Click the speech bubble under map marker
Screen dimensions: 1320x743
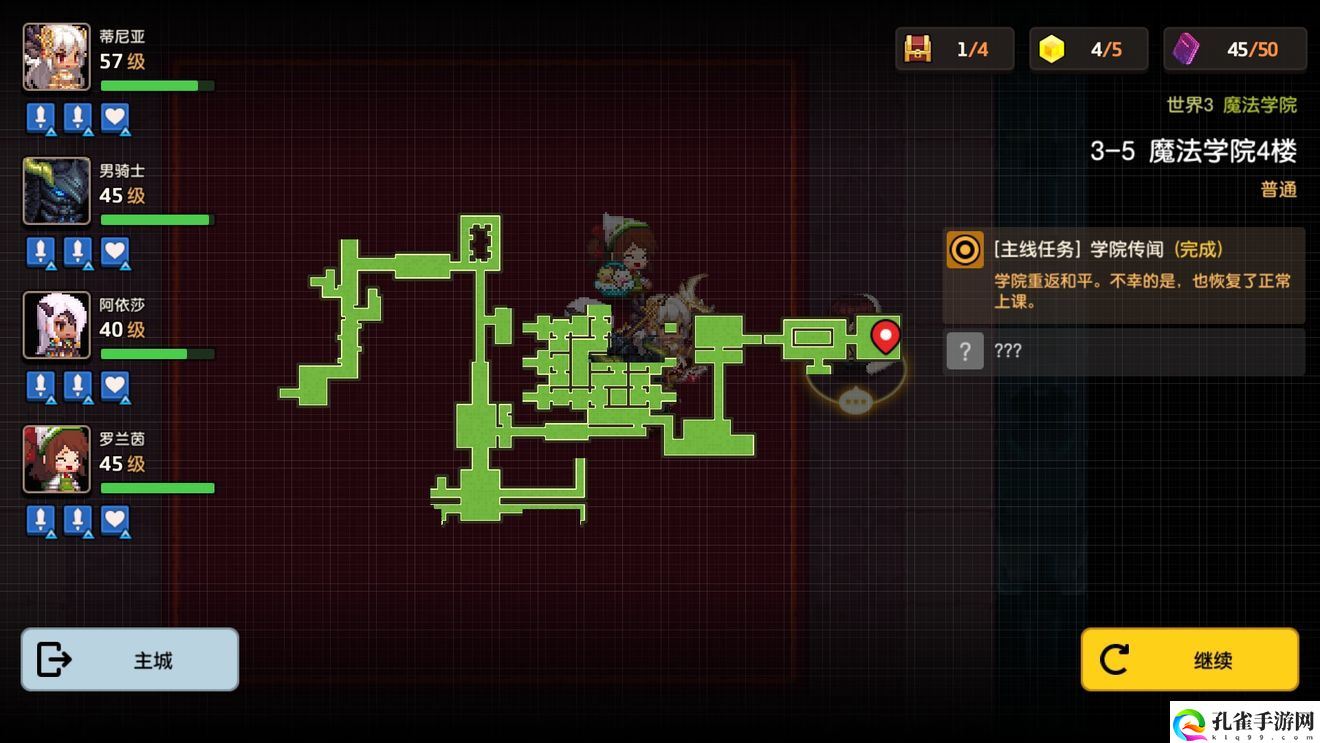(855, 402)
